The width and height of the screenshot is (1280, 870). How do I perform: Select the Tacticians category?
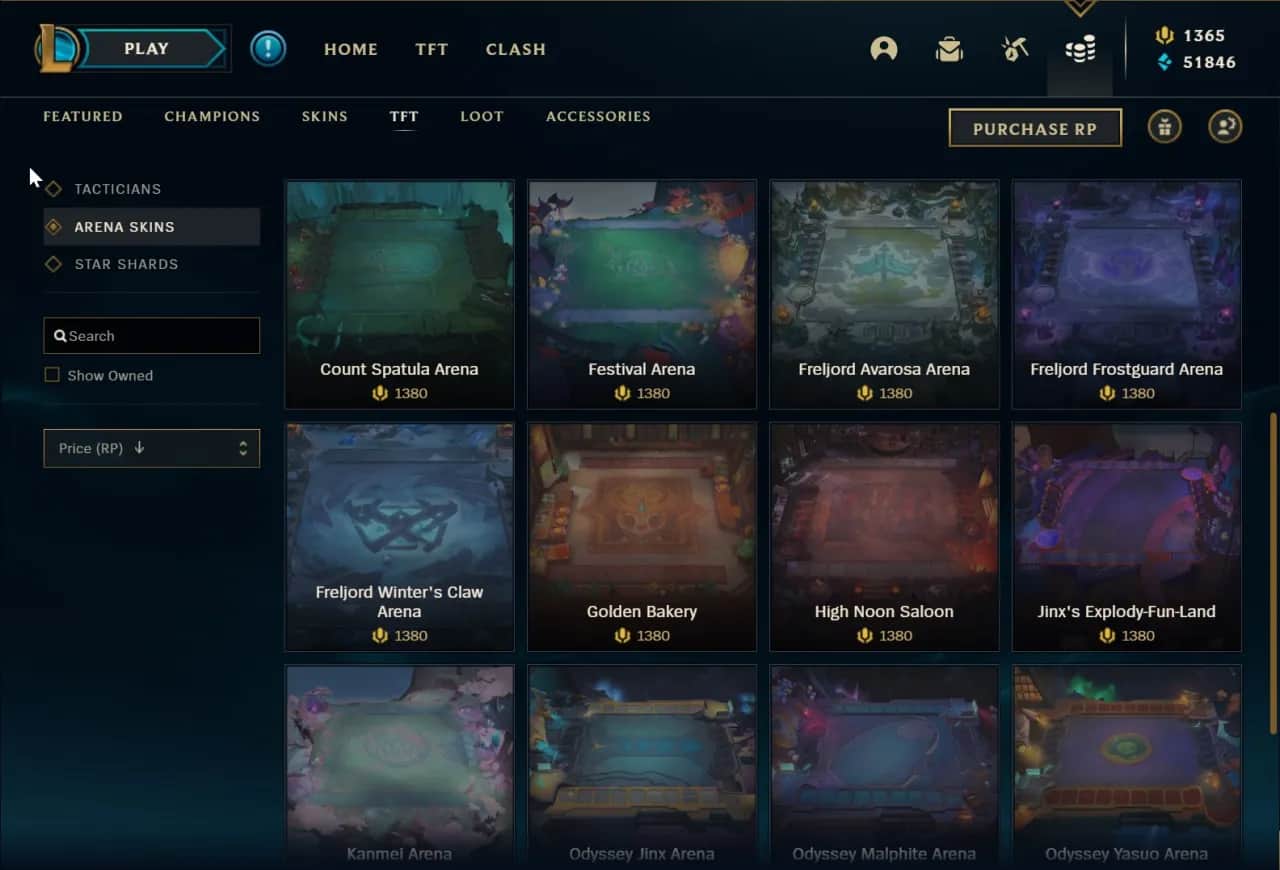point(117,189)
